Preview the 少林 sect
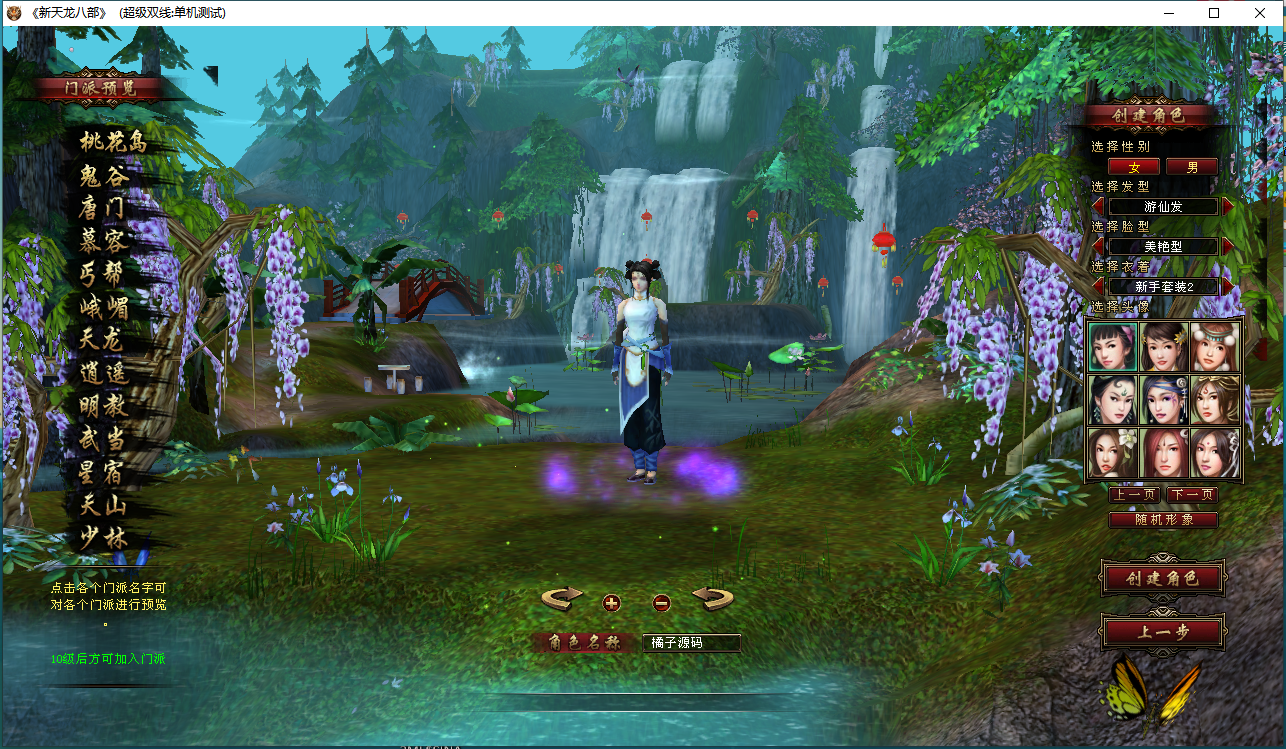Screen dimensions: 1286x749 (x=103, y=540)
